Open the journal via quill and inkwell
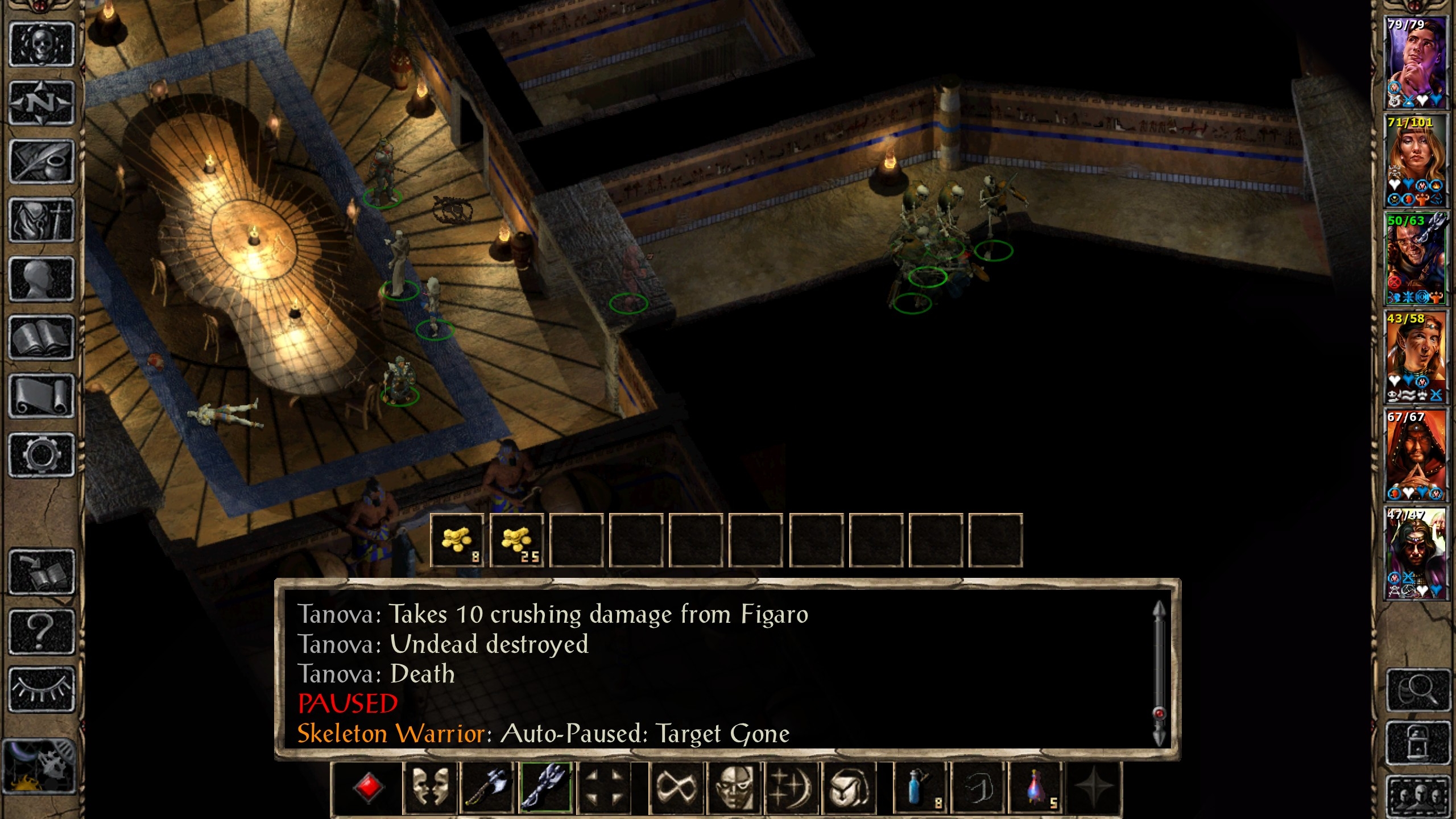The width and height of the screenshot is (1456, 819). pos(42,162)
